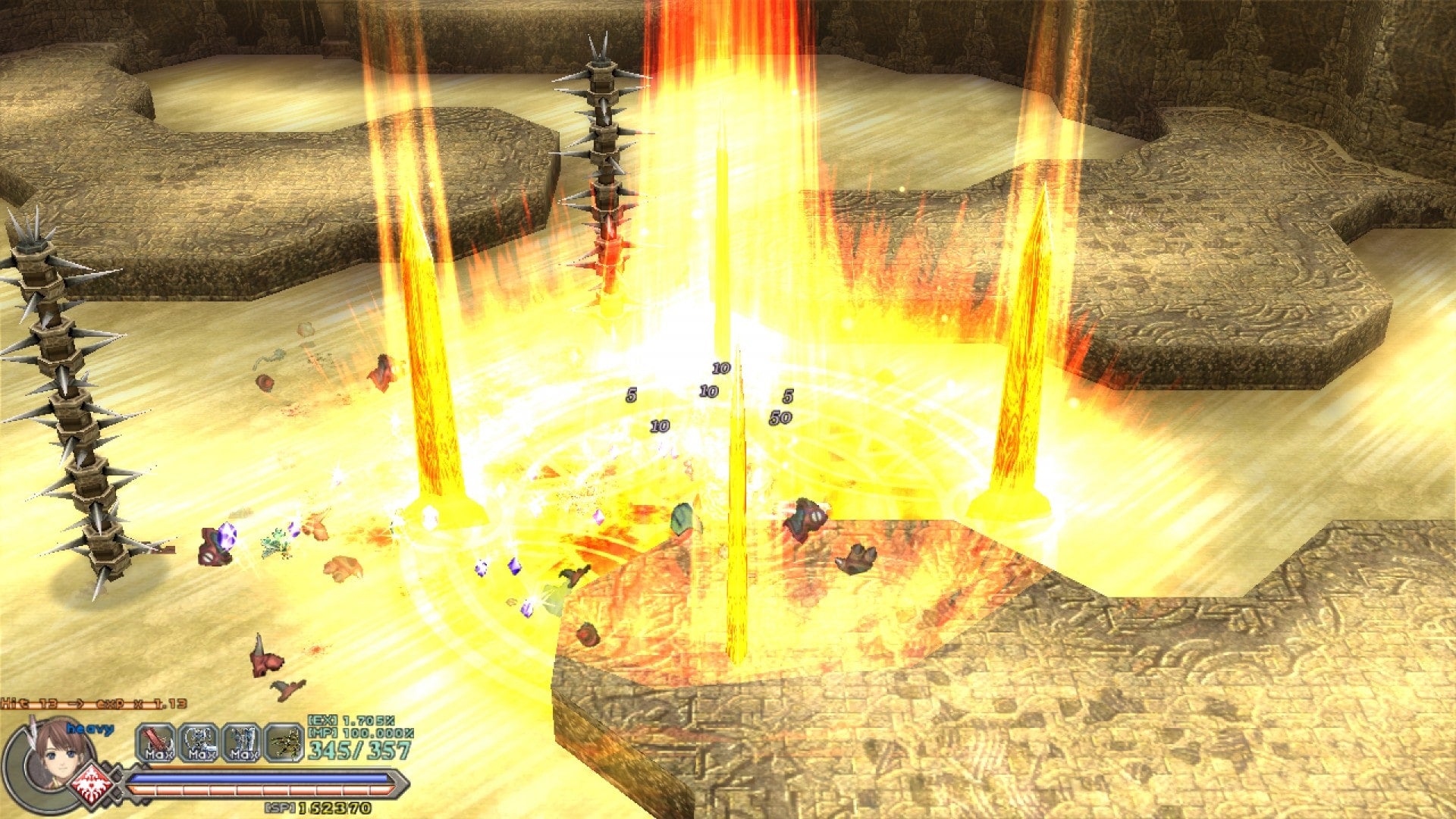Click the [EX] gauge label icon
This screenshot has width=1456, height=819.
pyautogui.click(x=322, y=721)
